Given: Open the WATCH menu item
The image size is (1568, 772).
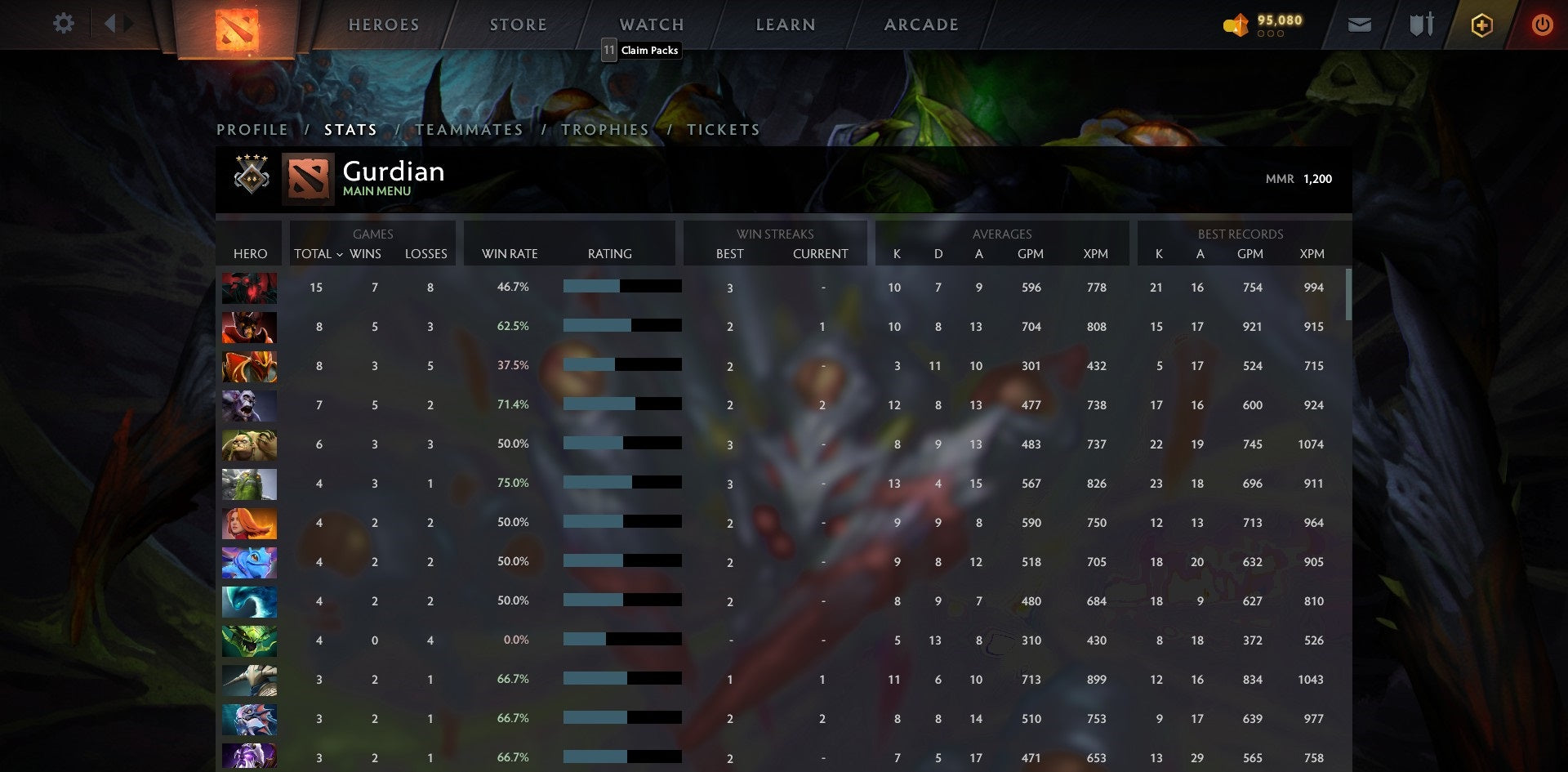Looking at the screenshot, I should pyautogui.click(x=652, y=25).
